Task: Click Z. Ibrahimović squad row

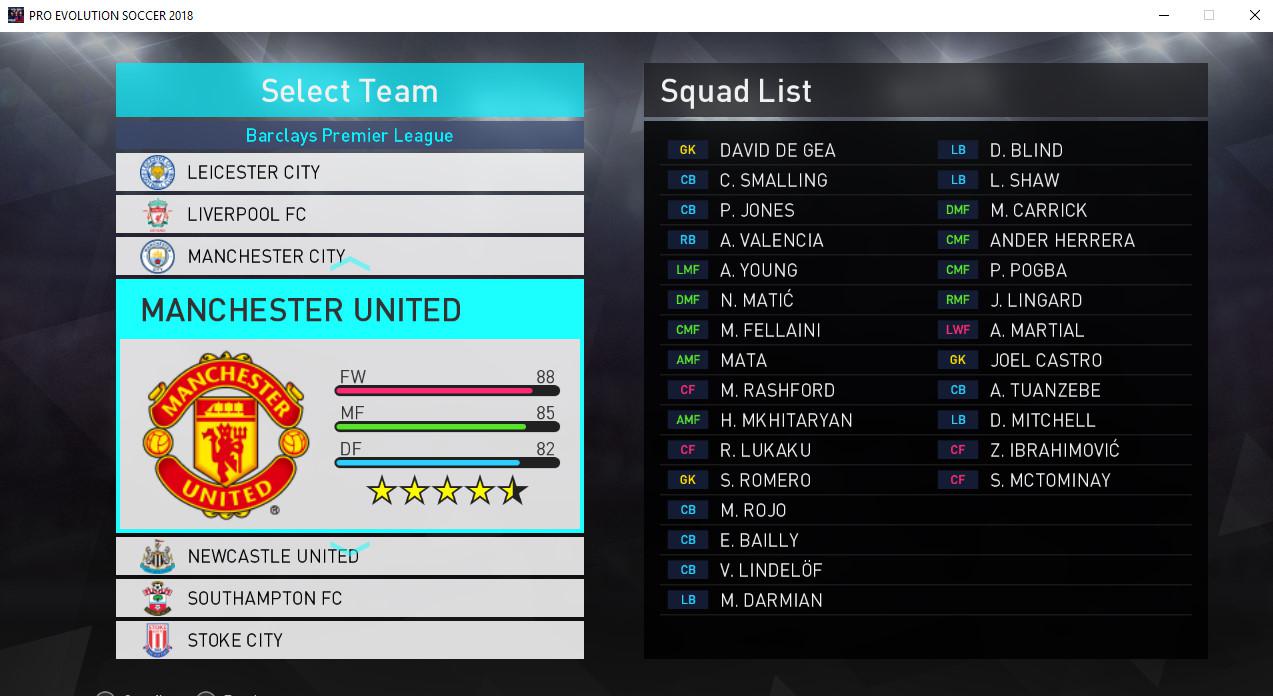Action: 1054,450
